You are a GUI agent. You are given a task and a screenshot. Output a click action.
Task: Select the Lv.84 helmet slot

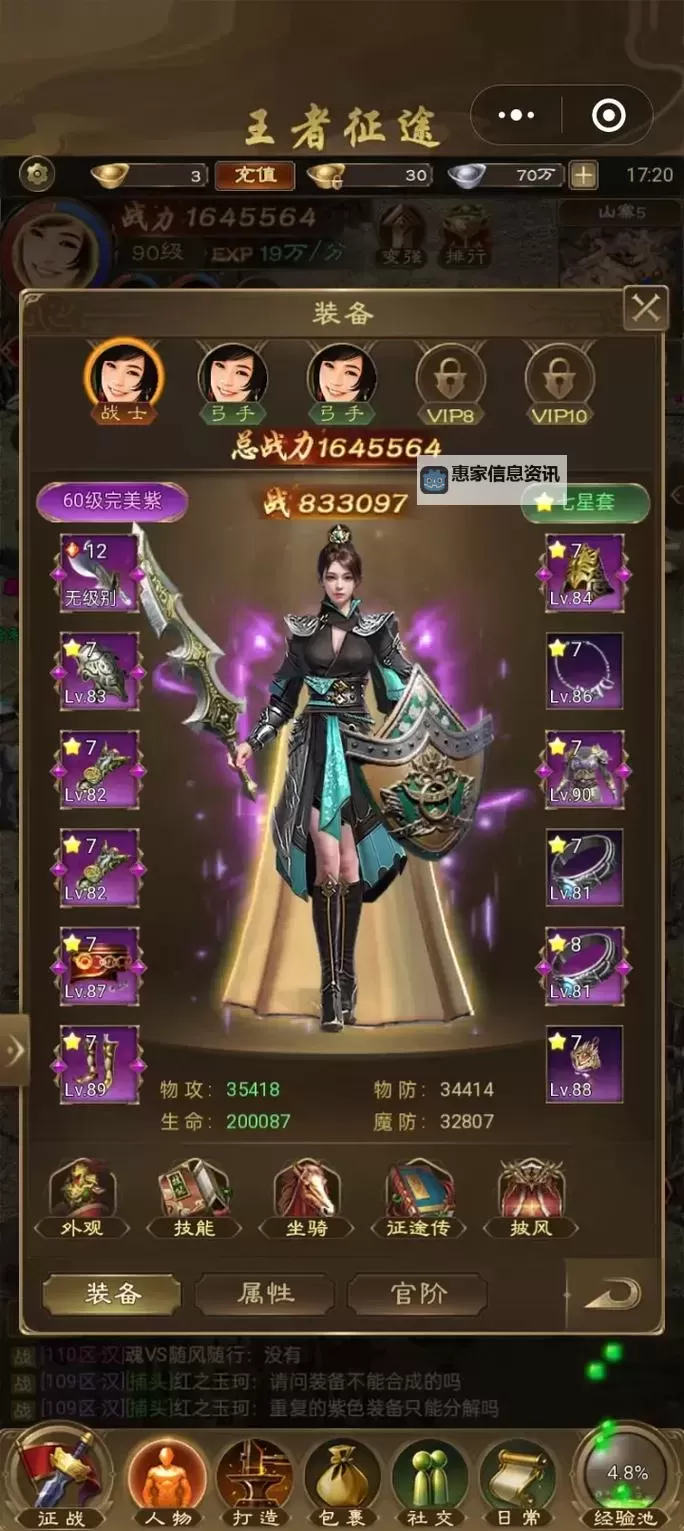pyautogui.click(x=584, y=573)
